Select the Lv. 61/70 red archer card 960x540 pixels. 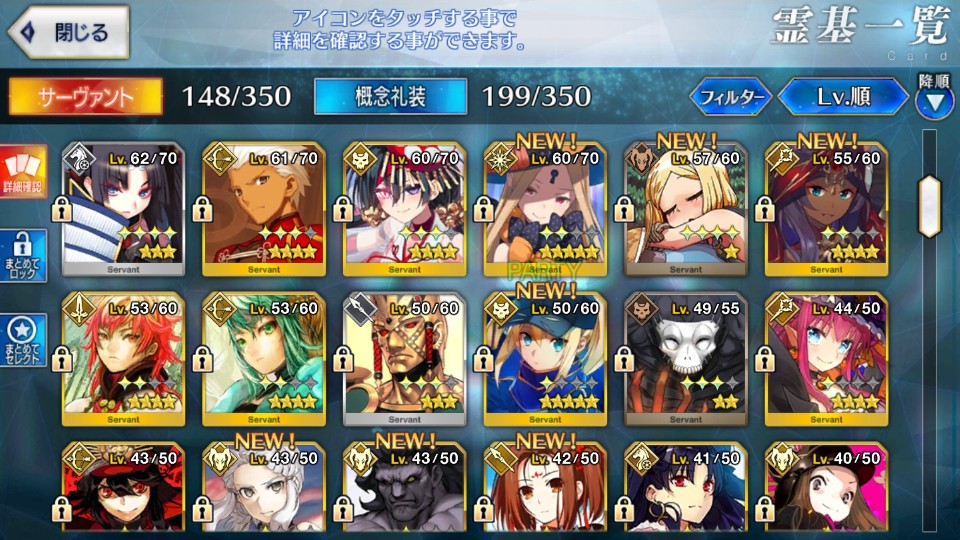click(261, 207)
